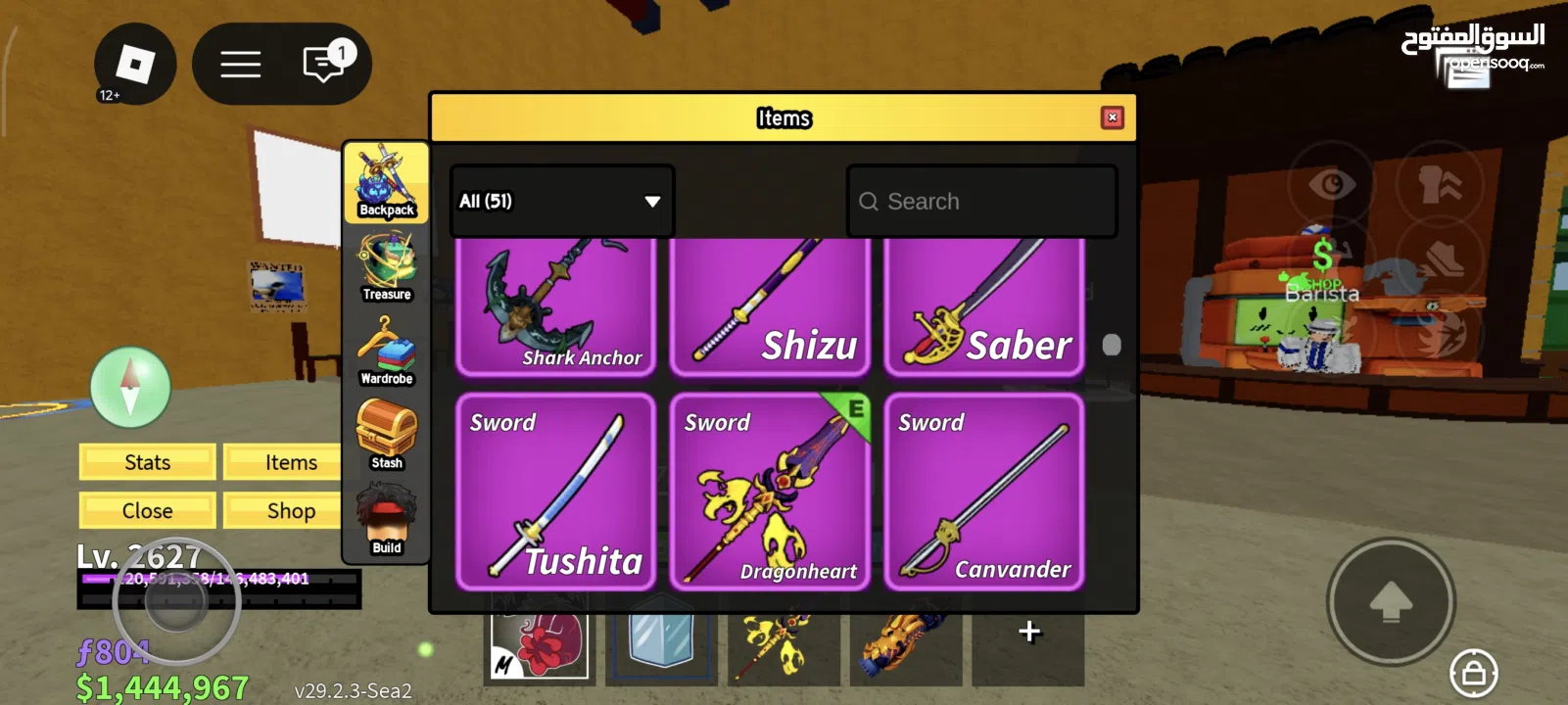The image size is (1568, 705).
Task: Tap the yellow Close button
Action: tap(147, 511)
